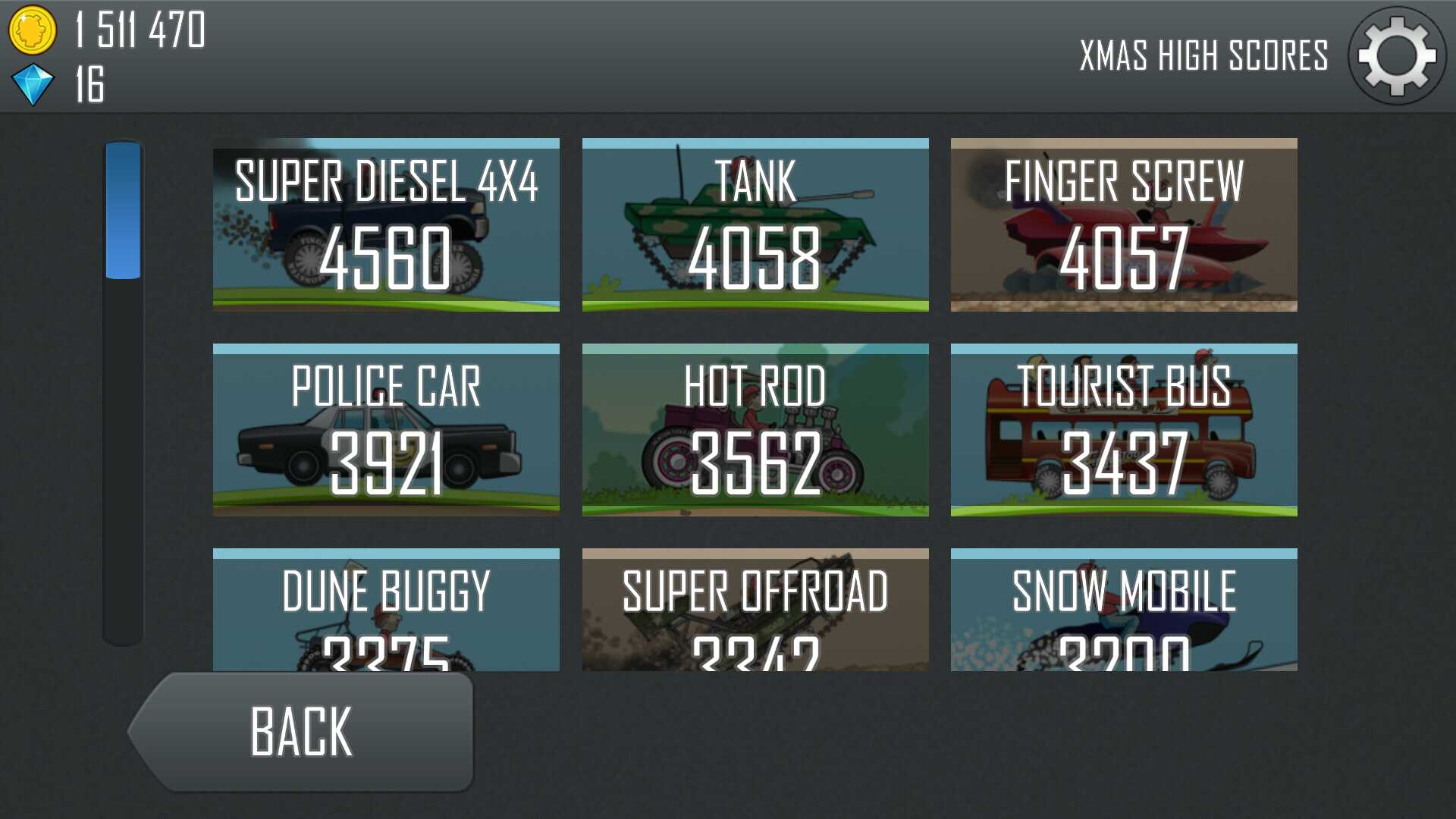
Task: Click the Snow Mobile score tile
Action: (1124, 610)
